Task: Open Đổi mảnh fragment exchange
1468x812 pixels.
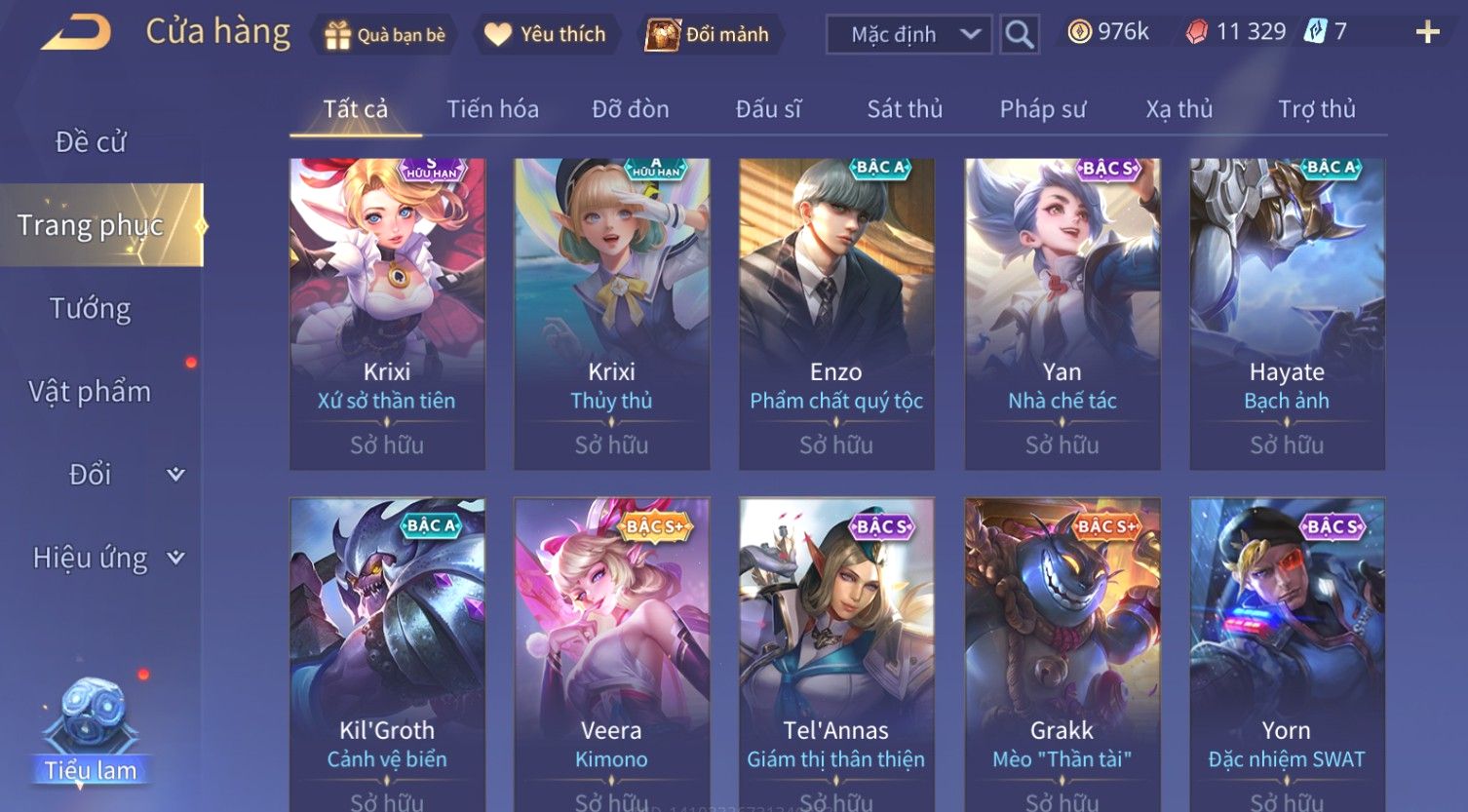Action: coord(709,35)
